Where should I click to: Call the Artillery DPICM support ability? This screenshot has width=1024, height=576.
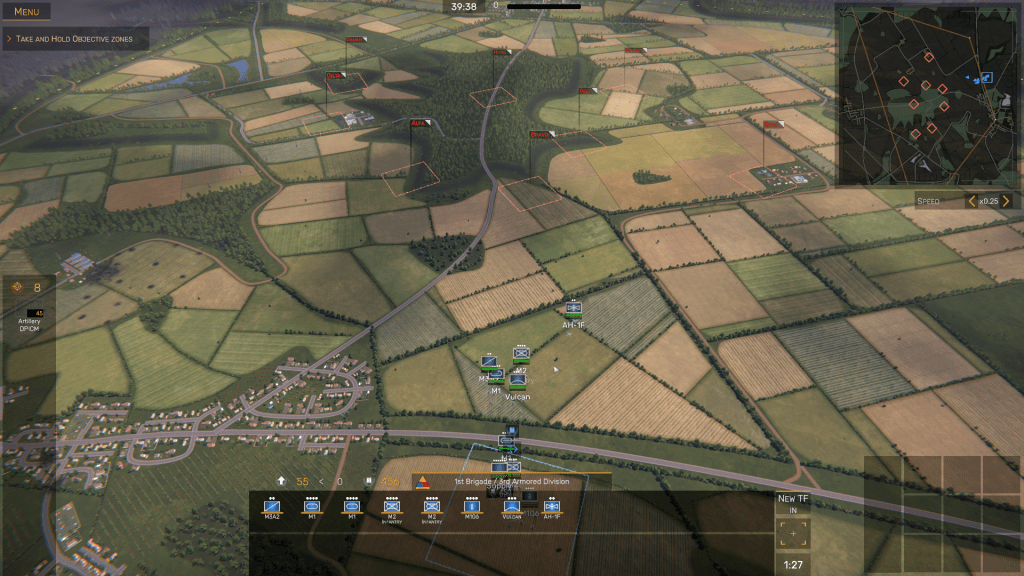point(28,313)
